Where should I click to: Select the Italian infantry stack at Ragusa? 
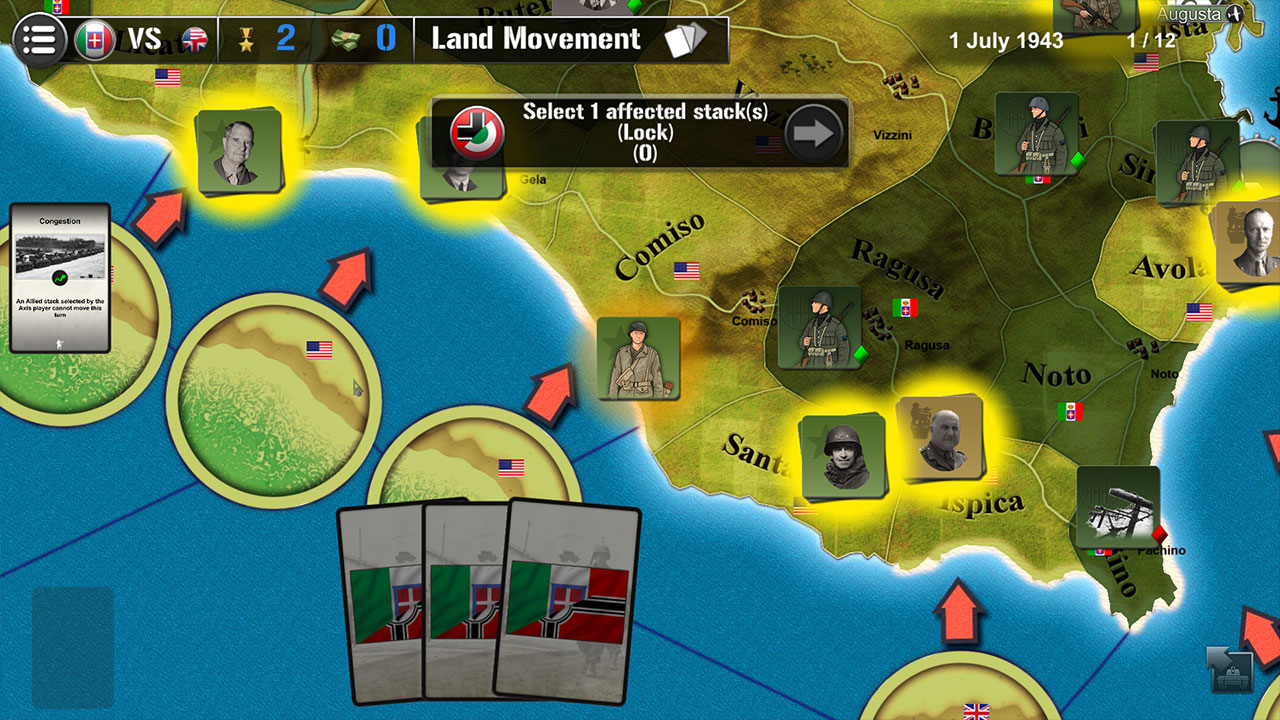820,325
